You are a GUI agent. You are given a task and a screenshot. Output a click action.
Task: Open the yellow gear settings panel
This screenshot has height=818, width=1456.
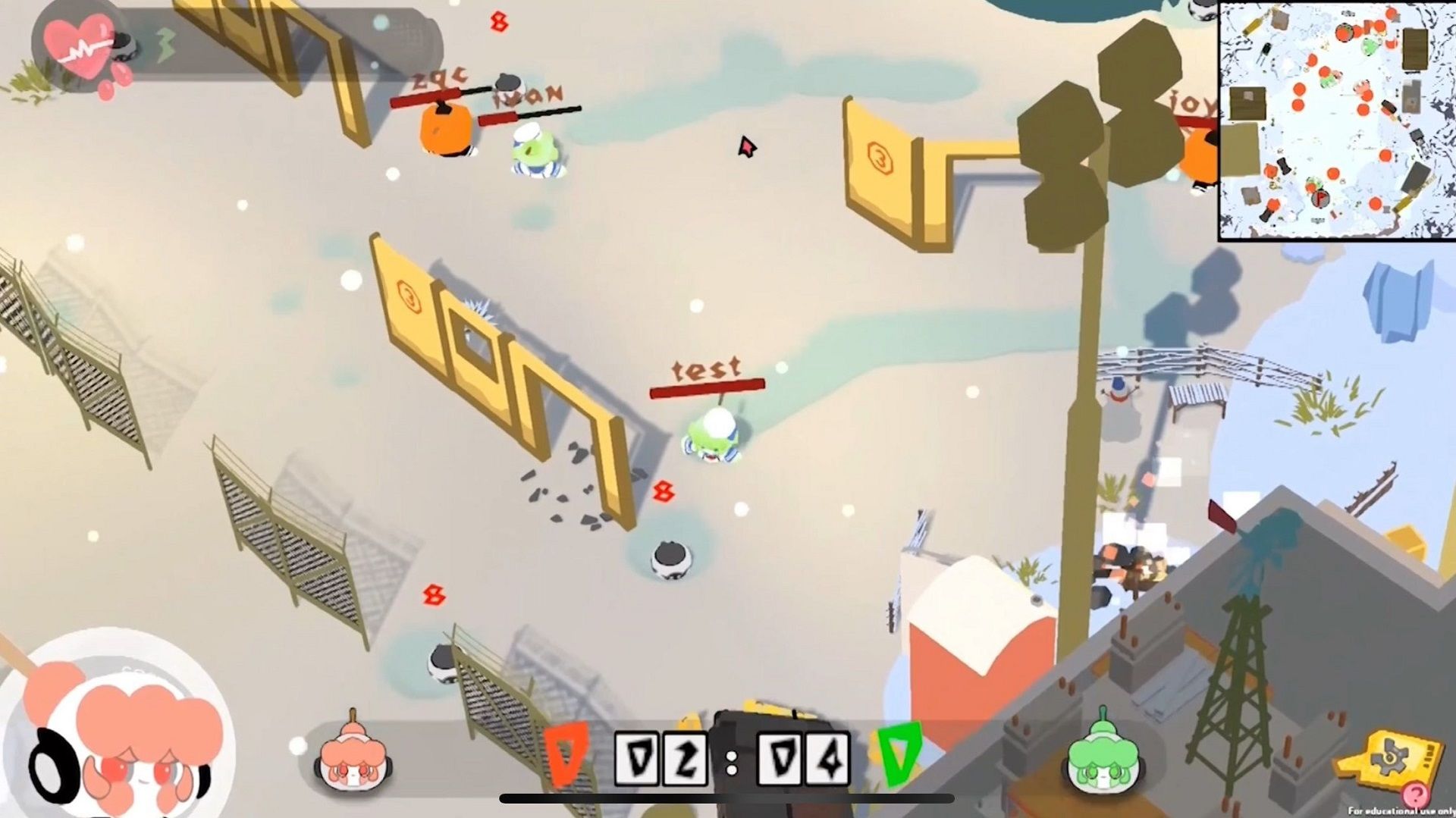point(1392,760)
